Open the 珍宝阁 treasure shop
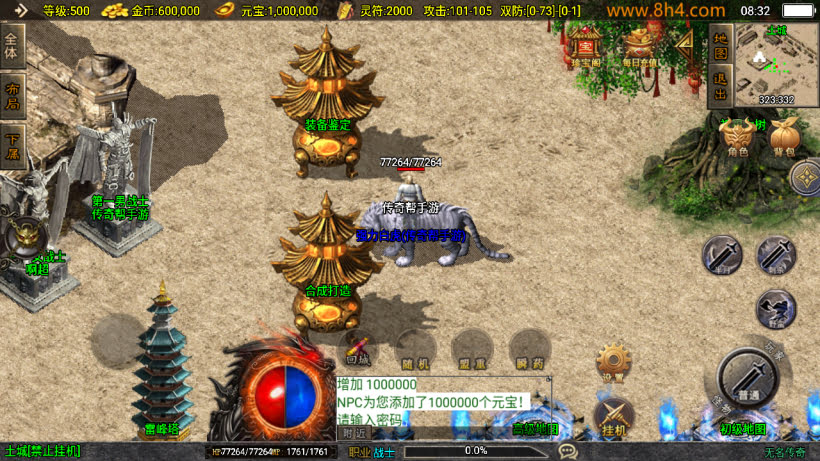The height and width of the screenshot is (461, 820). click(585, 46)
